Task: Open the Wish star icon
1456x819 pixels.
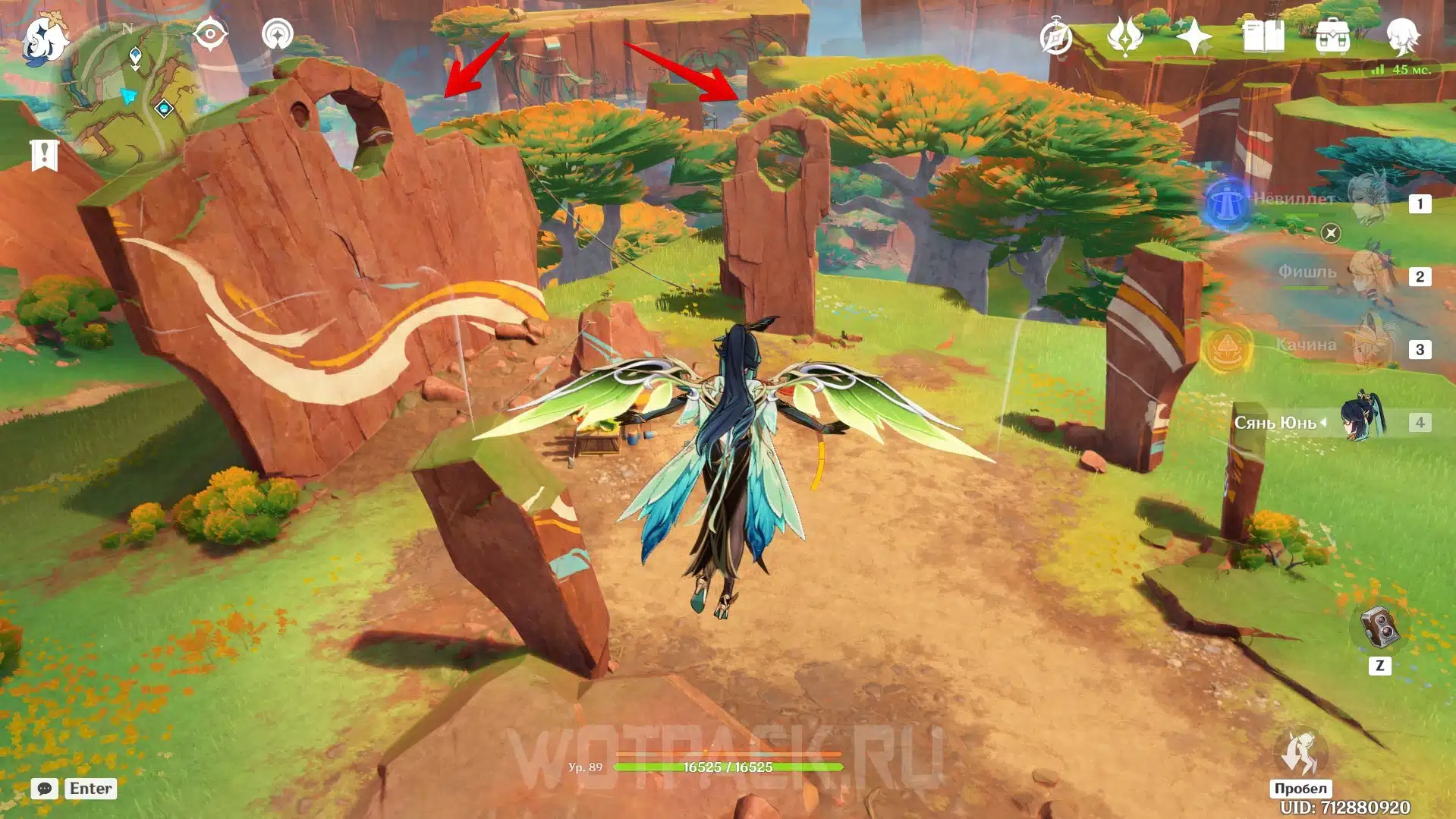Action: [1193, 36]
